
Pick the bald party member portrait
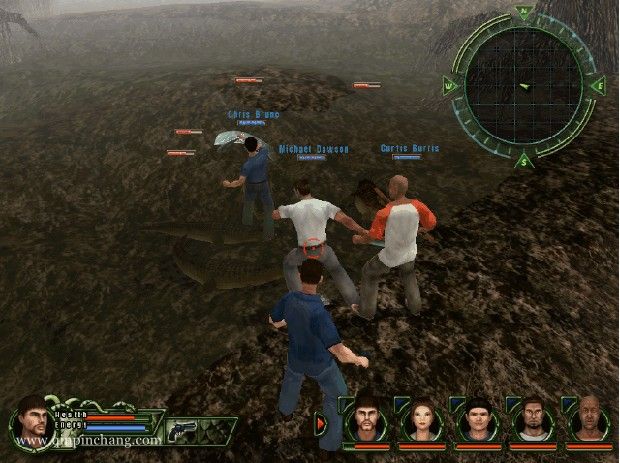click(x=590, y=423)
